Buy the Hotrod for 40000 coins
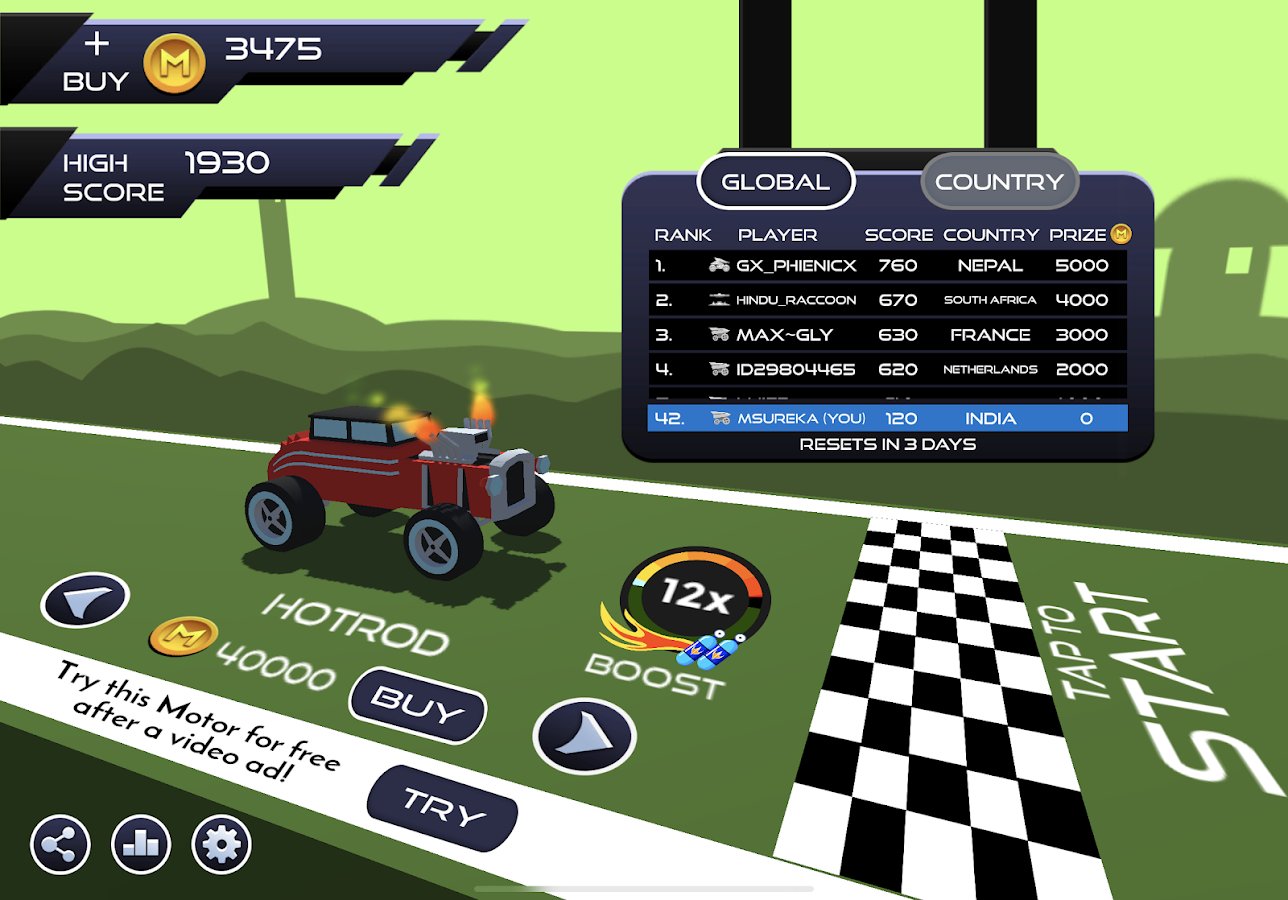Screen dimensions: 1288x900 (x=418, y=705)
